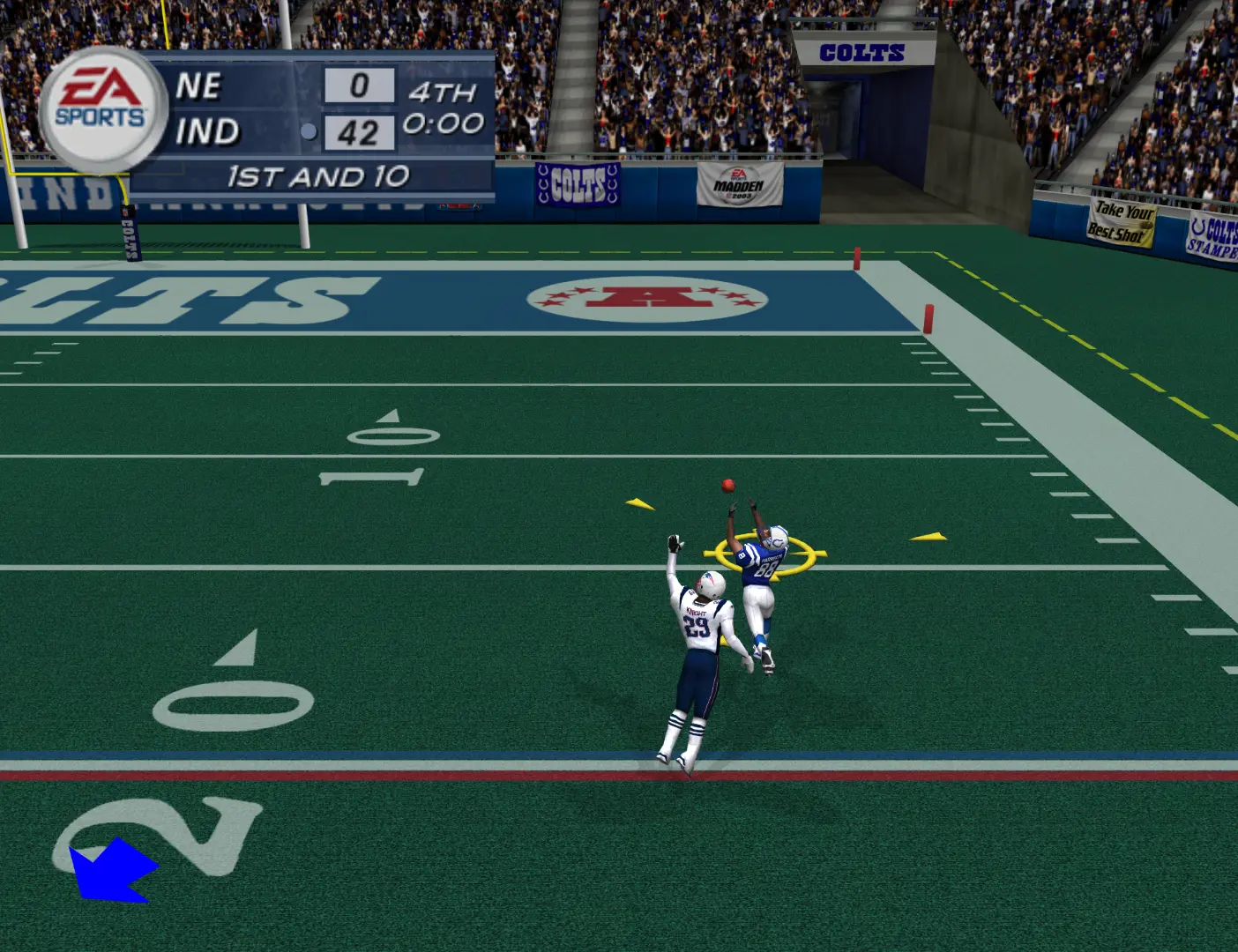Click the Colts tunnel entrance sign
Screen dimensions: 1238x952
pyautogui.click(x=862, y=53)
